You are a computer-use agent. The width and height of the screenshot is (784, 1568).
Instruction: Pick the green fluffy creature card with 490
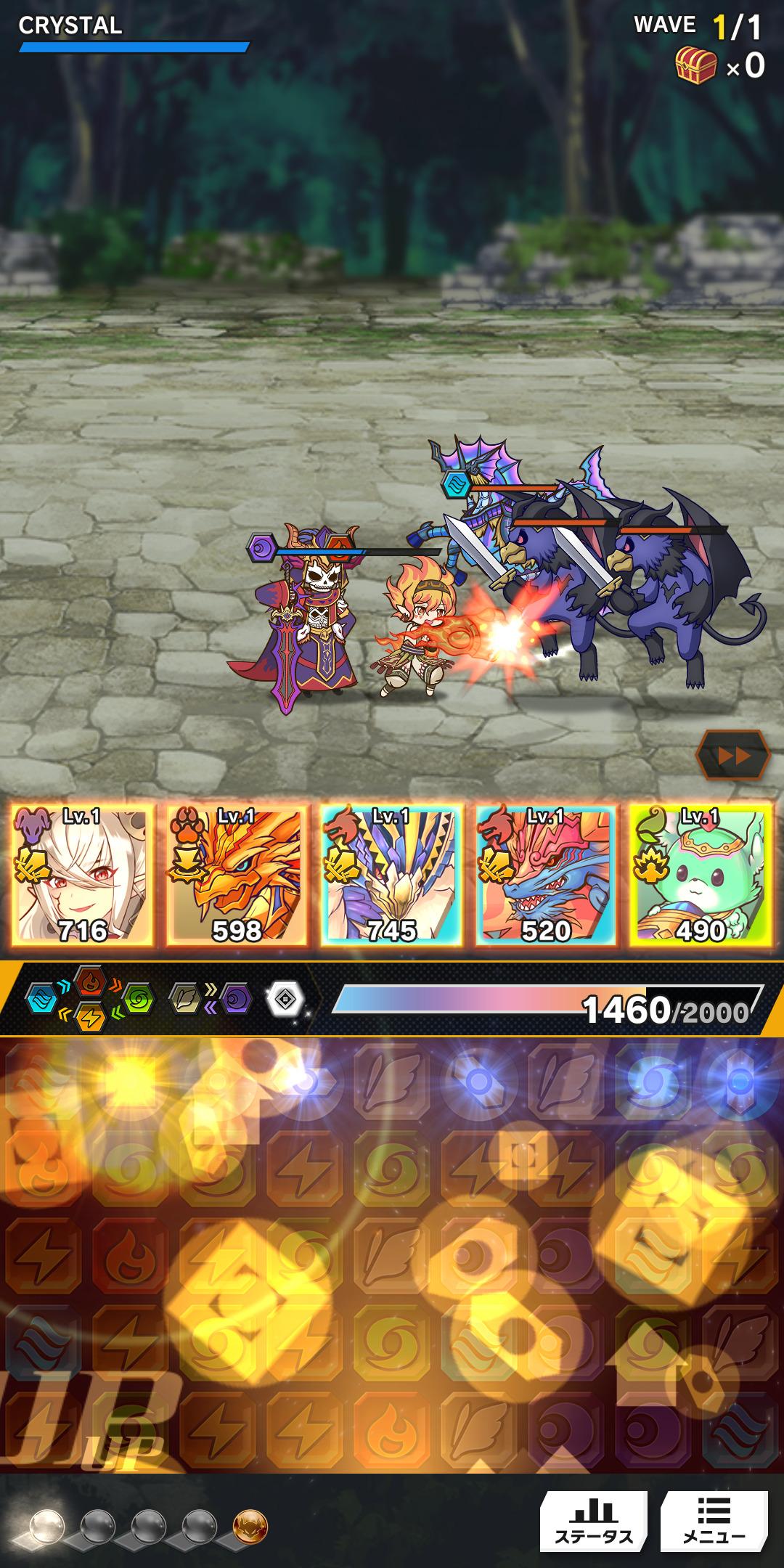pyautogui.click(x=701, y=875)
